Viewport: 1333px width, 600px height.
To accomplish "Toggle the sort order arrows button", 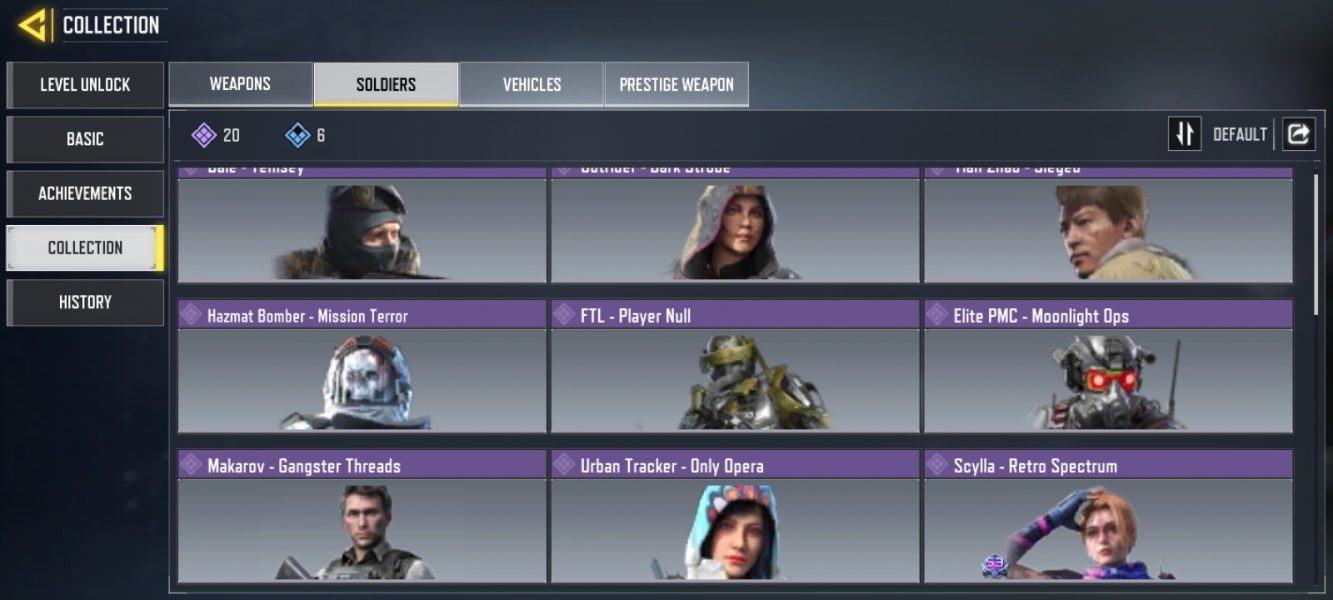I will pyautogui.click(x=1185, y=134).
